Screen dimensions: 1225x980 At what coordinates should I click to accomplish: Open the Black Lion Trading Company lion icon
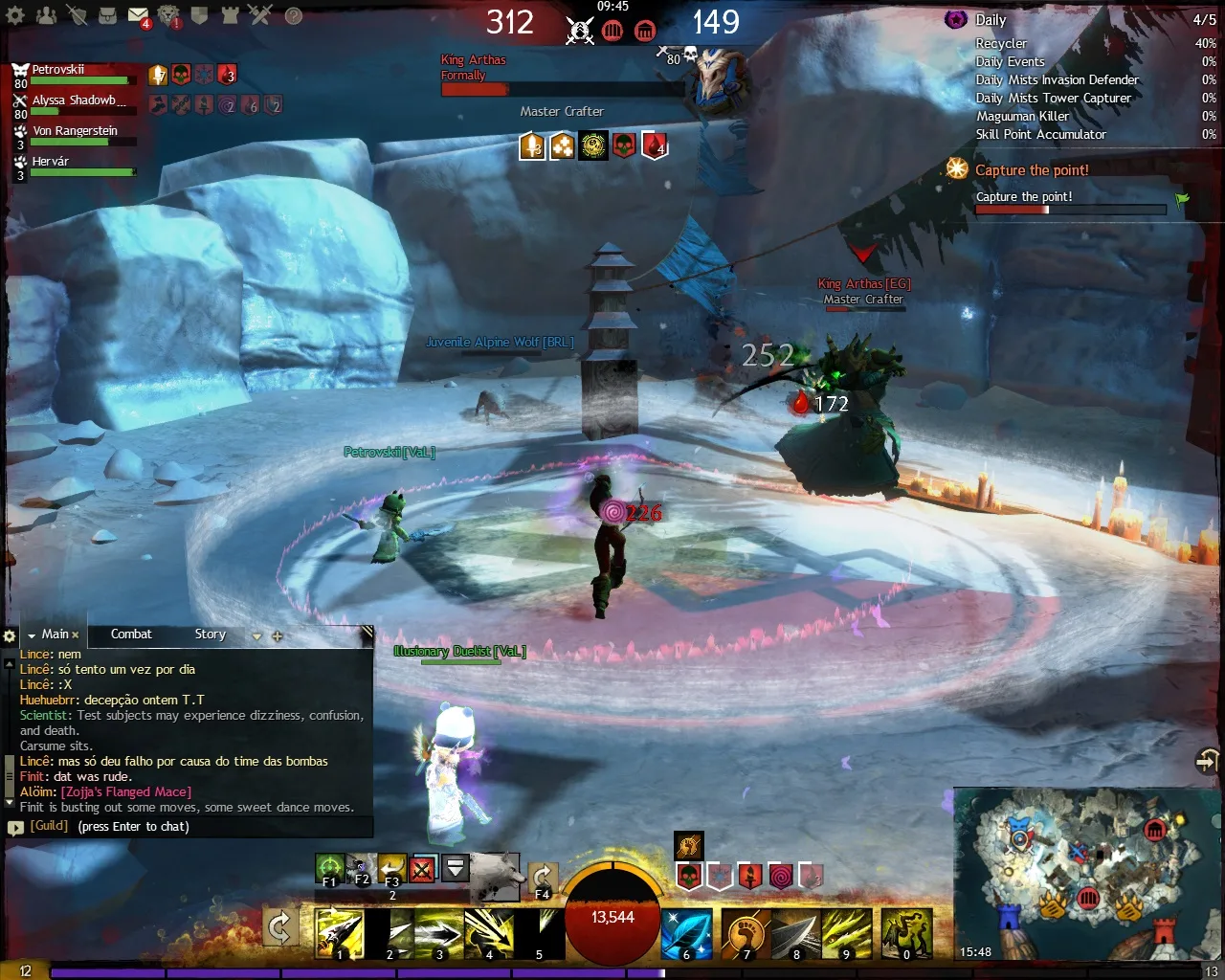169,15
